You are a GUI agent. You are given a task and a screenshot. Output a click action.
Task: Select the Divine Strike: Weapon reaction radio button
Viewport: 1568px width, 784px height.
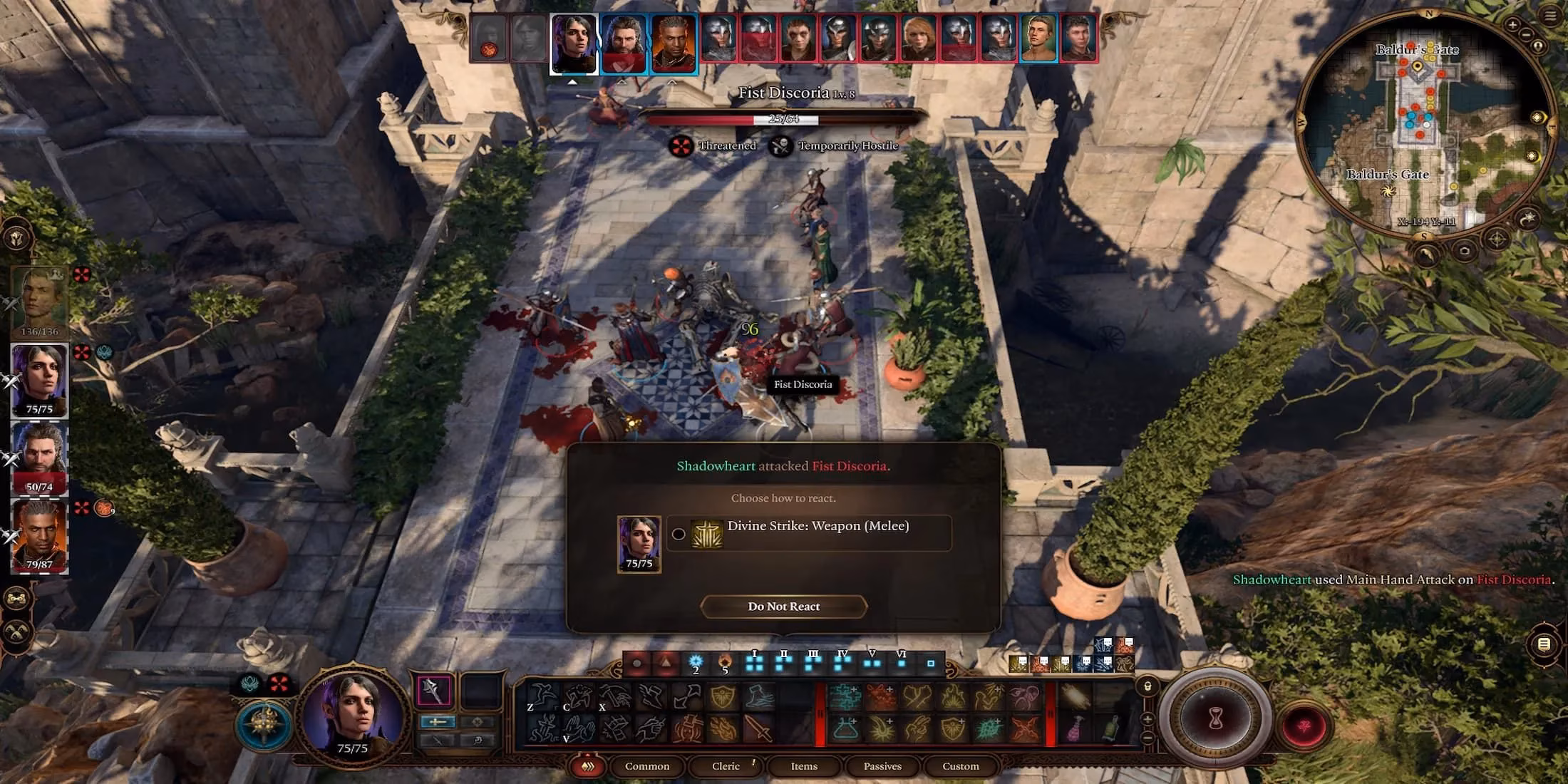pos(679,533)
